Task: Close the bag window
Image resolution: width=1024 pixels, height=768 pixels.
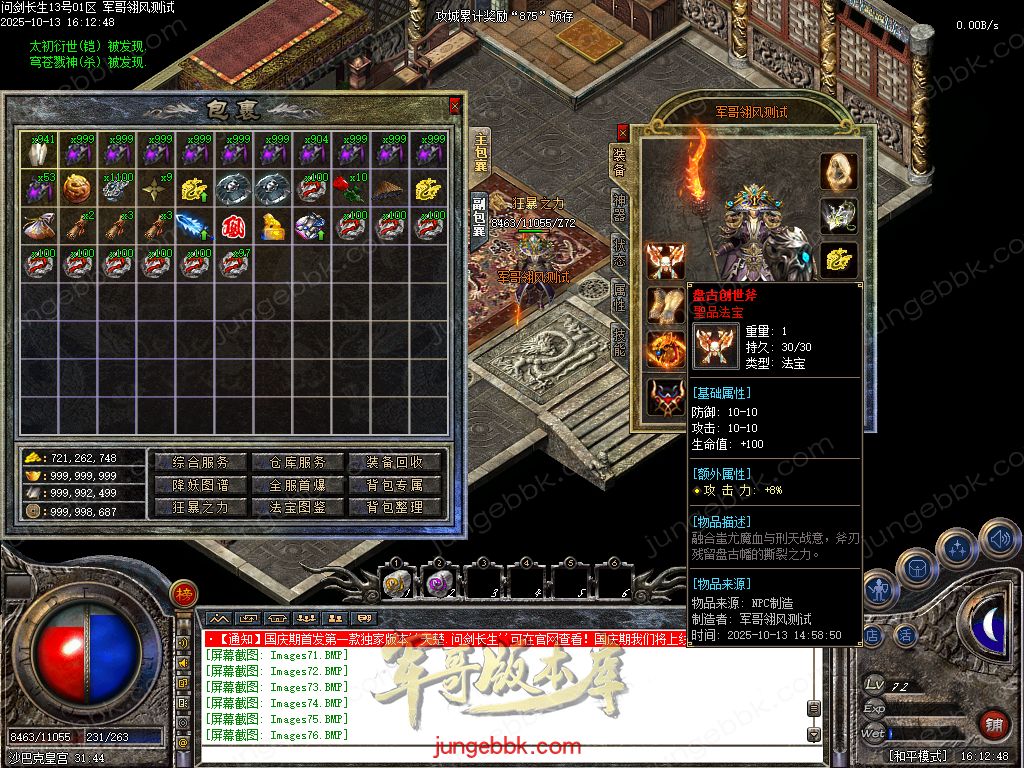Action: (x=455, y=105)
